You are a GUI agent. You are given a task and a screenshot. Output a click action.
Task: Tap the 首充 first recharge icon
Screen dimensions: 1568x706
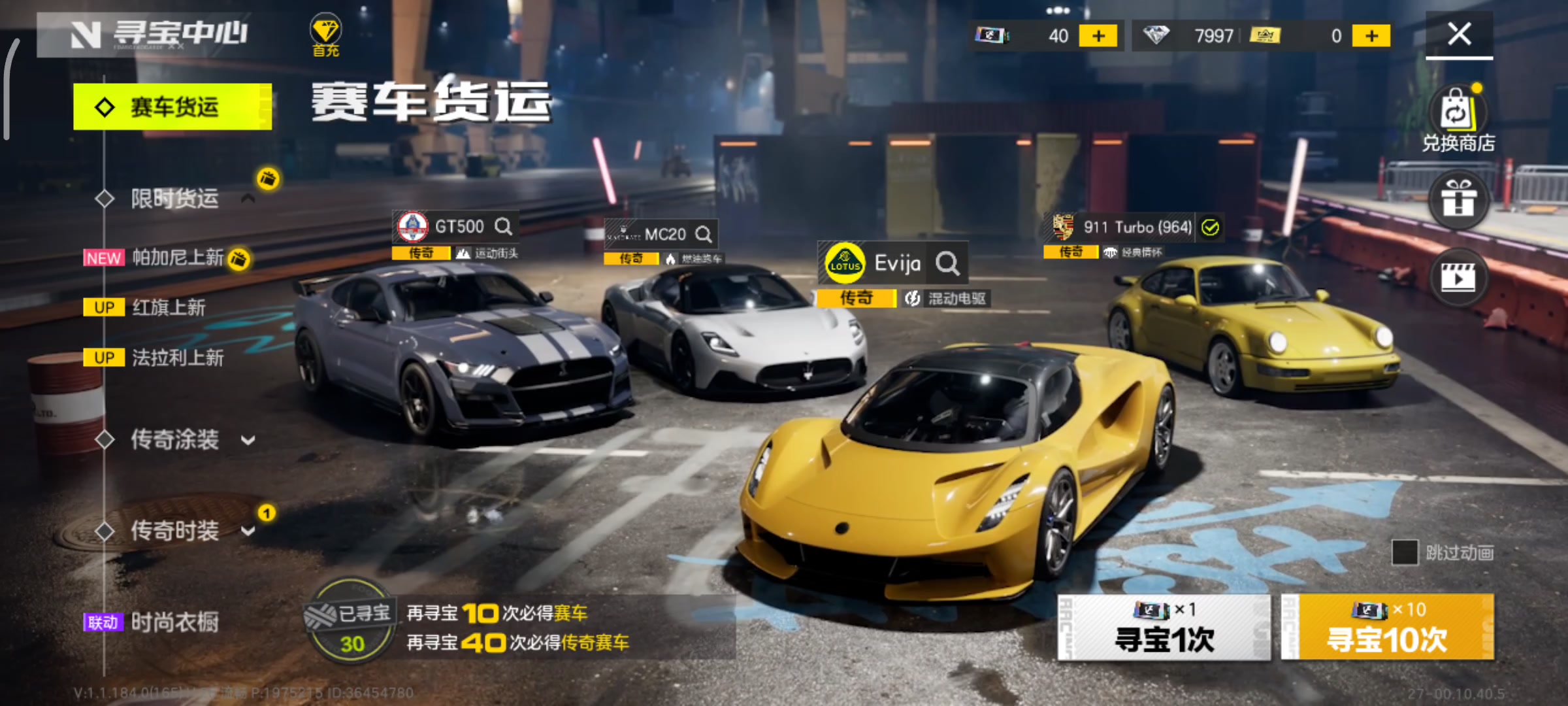click(325, 35)
